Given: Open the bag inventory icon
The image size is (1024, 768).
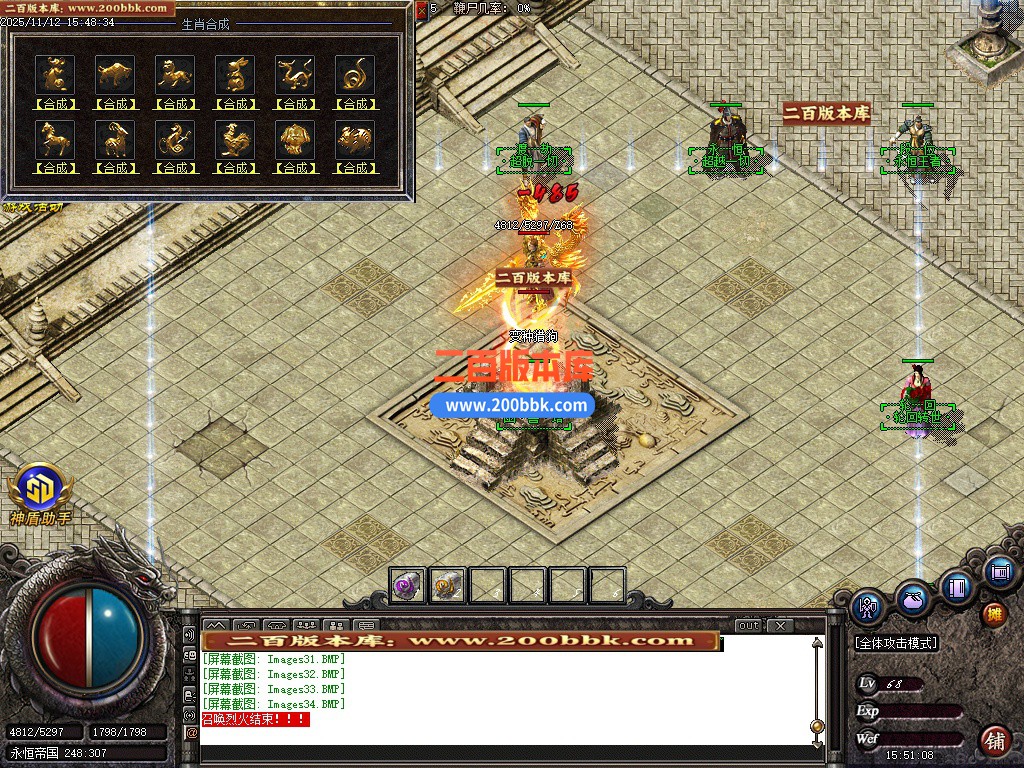Looking at the screenshot, I should (x=913, y=598).
